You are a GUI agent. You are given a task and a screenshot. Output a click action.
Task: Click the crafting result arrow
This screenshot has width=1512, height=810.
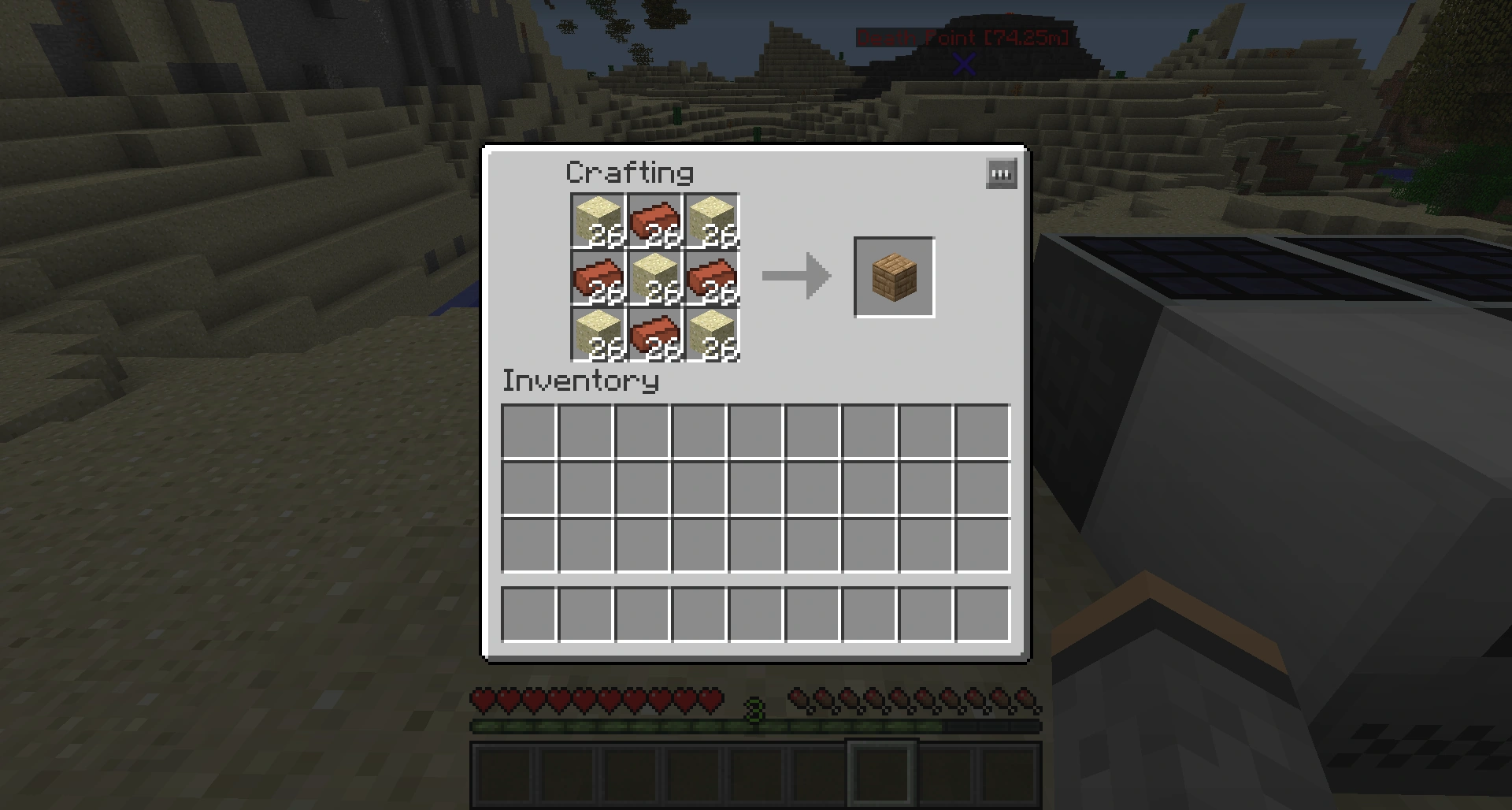point(795,276)
